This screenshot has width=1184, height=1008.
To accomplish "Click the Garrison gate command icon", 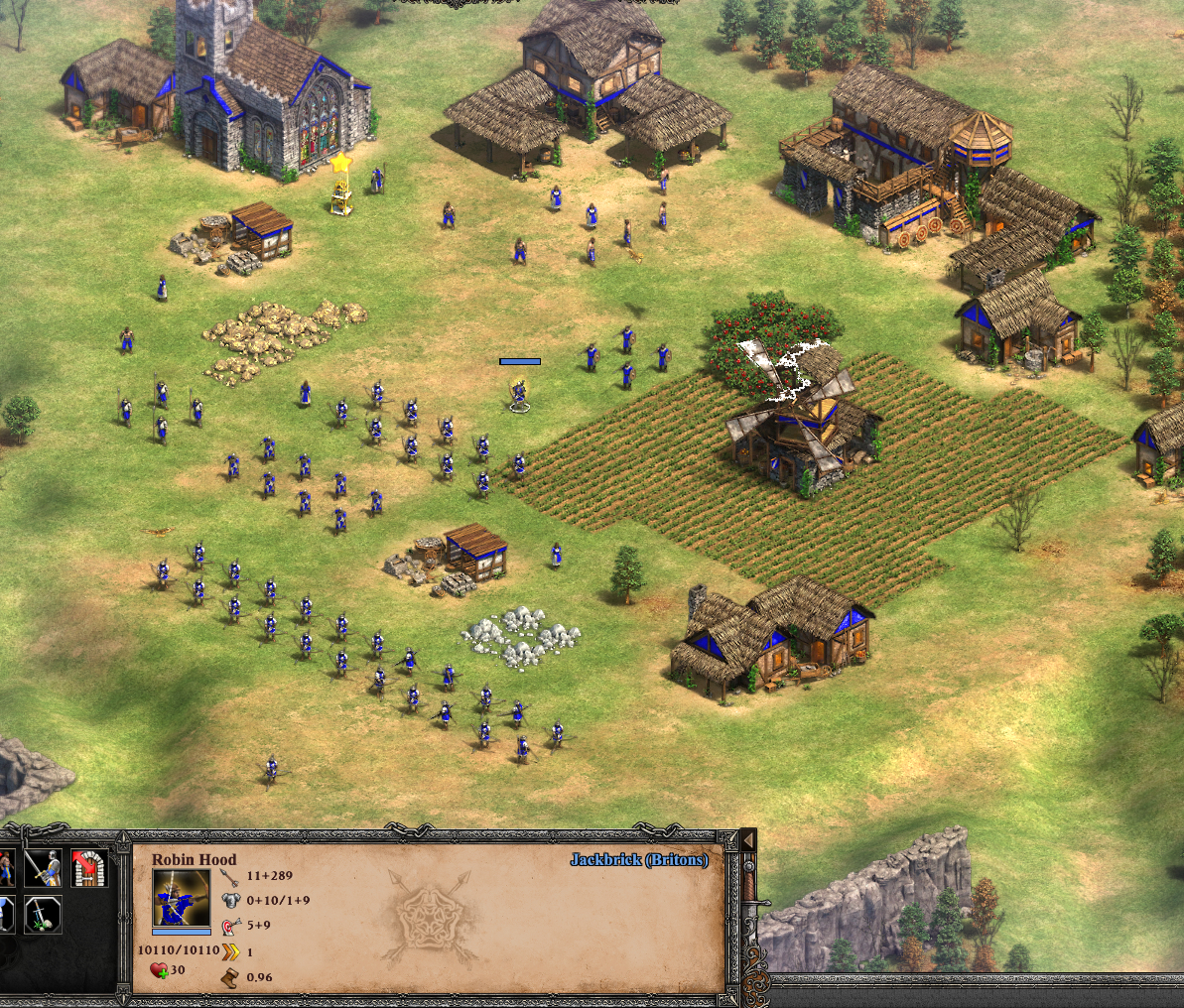I will pos(89,867).
